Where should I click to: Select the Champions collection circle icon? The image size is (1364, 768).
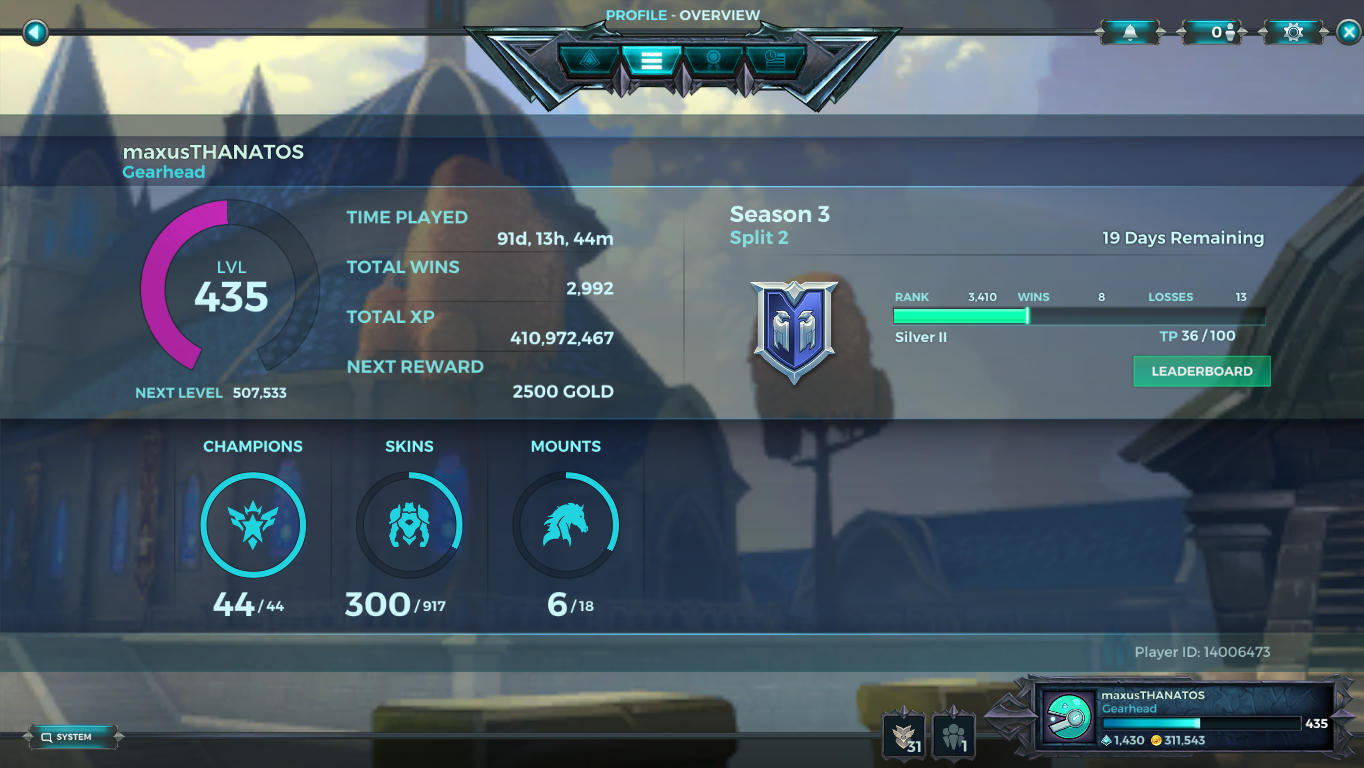[253, 525]
